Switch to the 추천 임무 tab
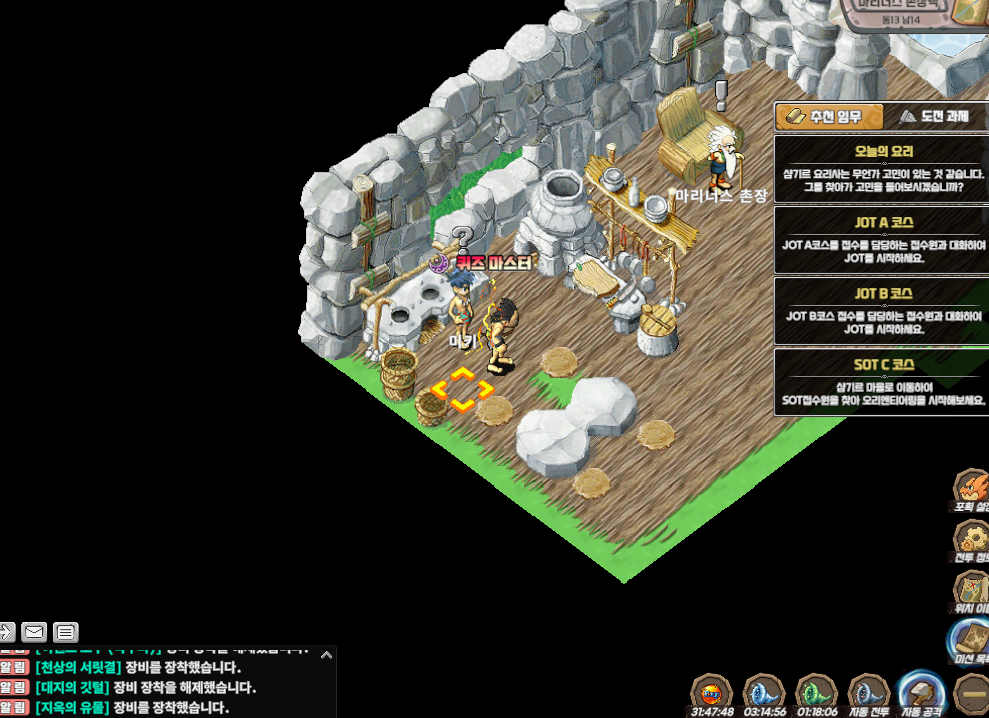 click(827, 117)
